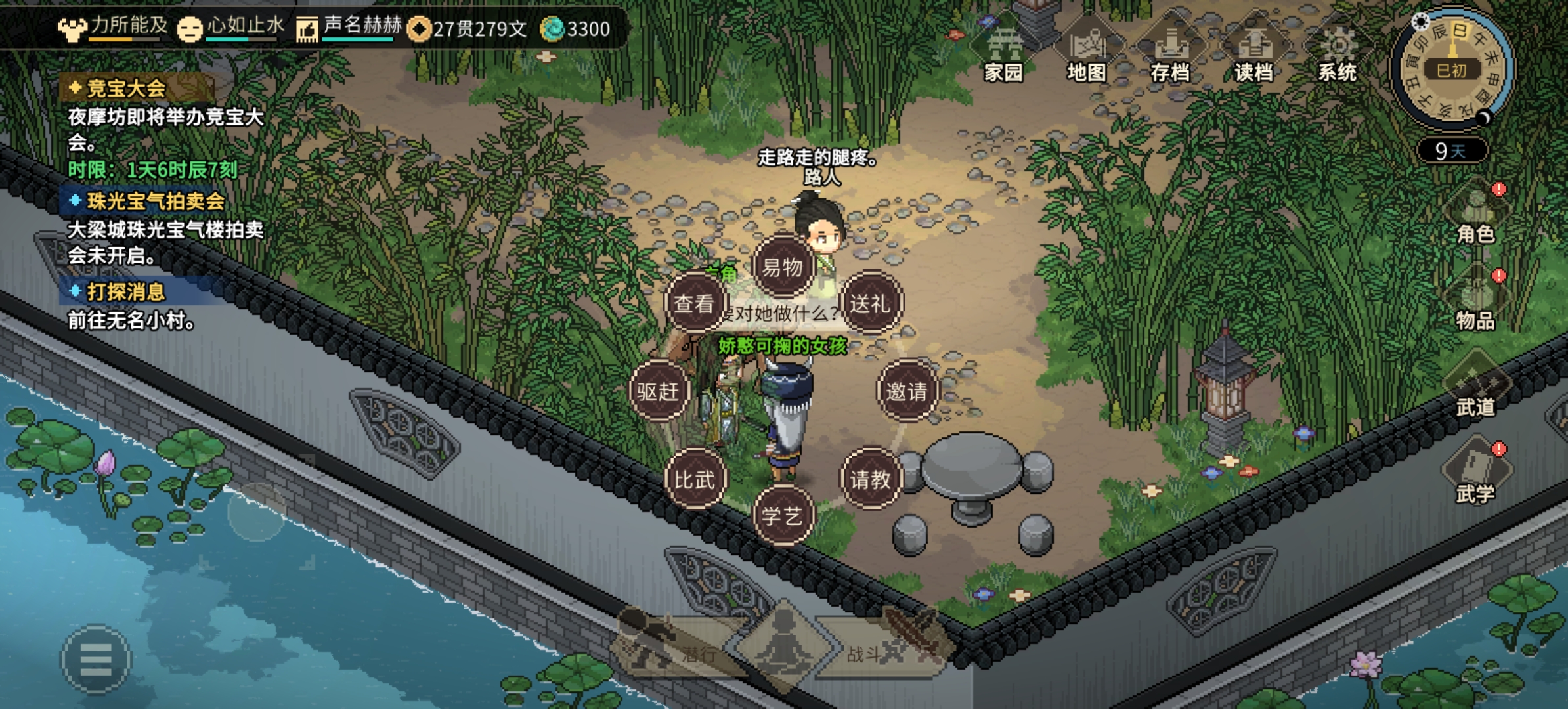Choose the 易物 trade option
This screenshot has height=709, width=1568.
[782, 267]
